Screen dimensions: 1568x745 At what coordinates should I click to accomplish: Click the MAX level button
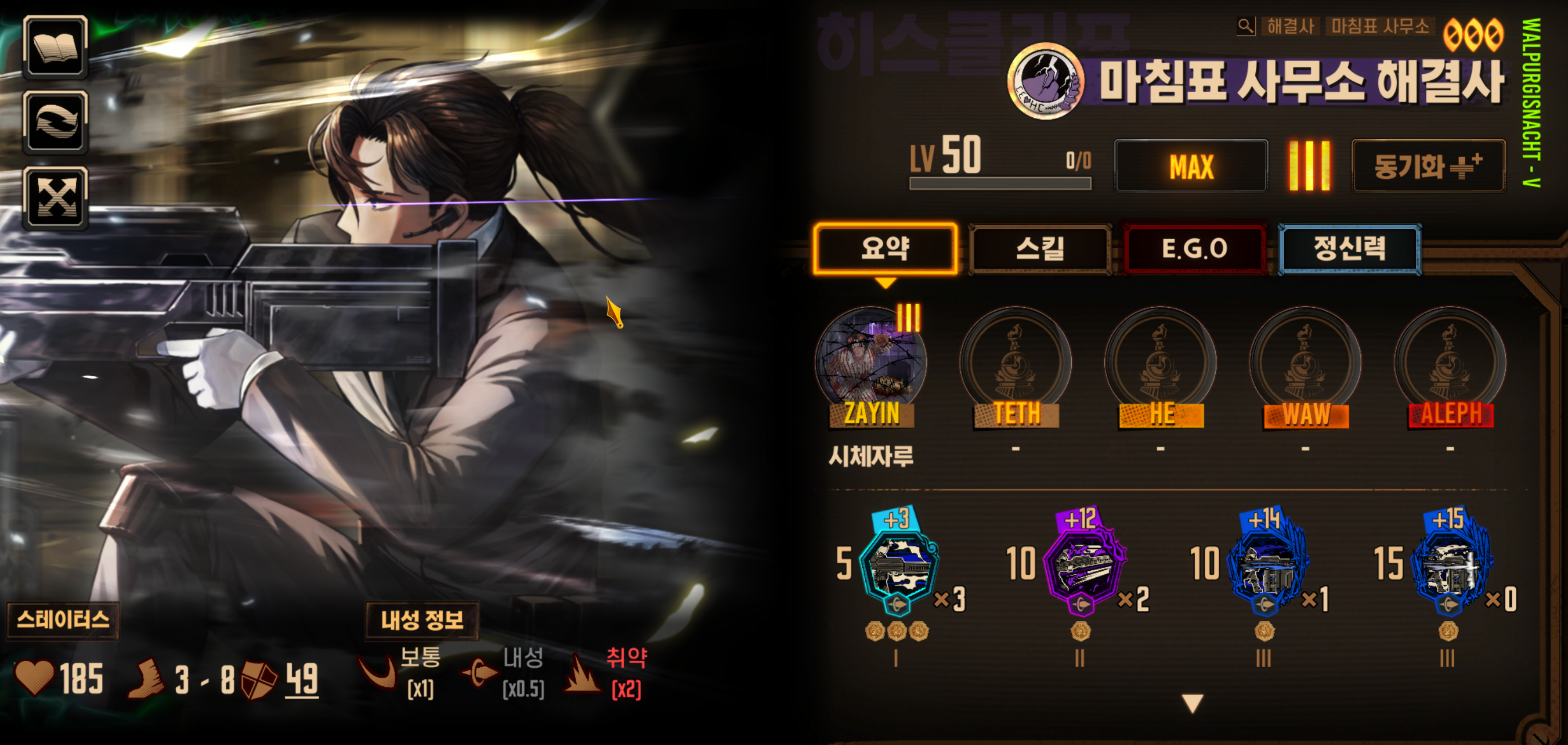click(1191, 166)
